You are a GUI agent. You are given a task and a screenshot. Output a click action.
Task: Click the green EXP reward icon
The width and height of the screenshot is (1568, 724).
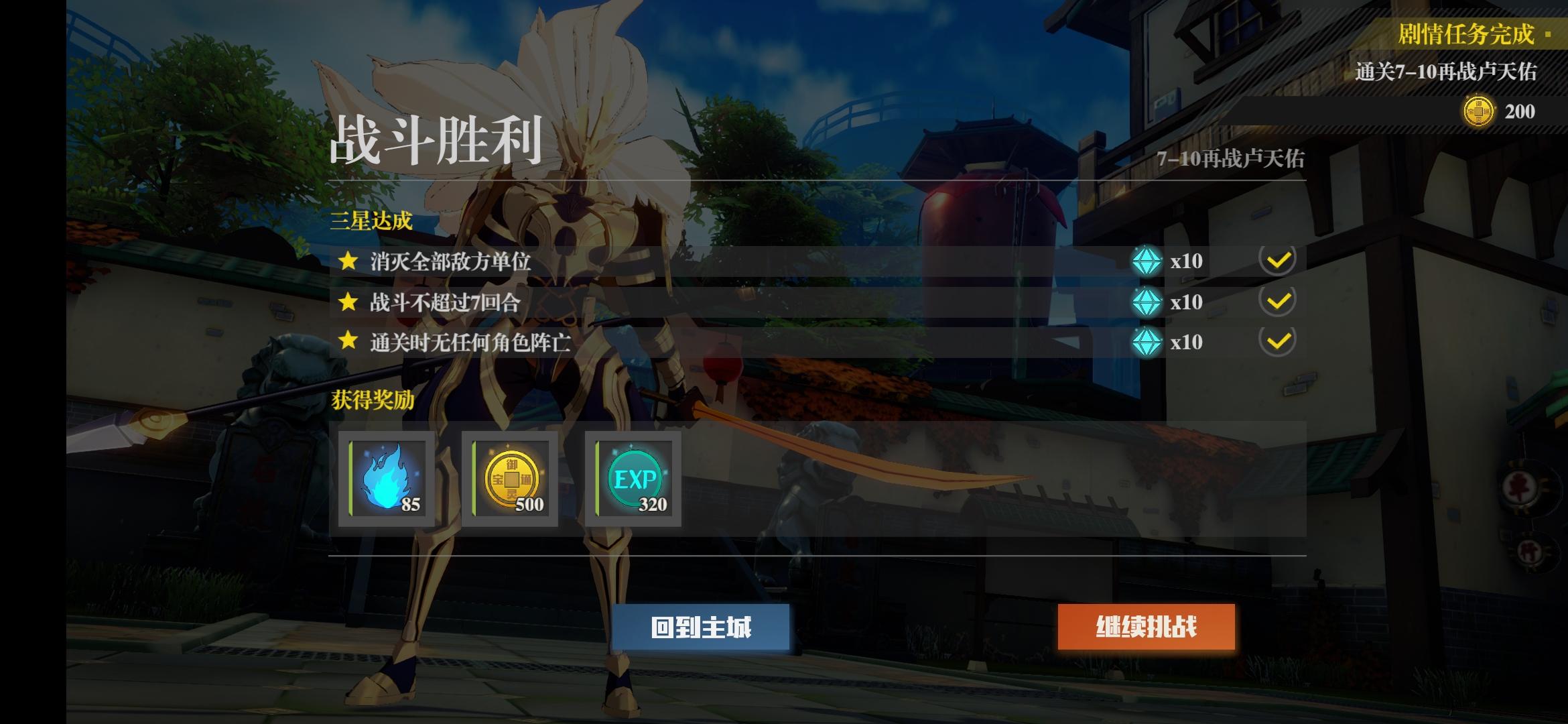click(x=633, y=477)
